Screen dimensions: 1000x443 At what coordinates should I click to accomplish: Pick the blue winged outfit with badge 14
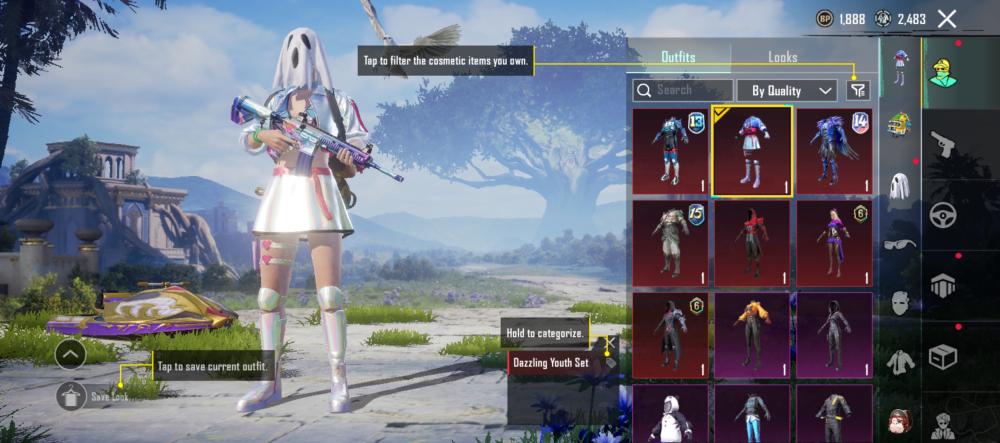(x=834, y=150)
